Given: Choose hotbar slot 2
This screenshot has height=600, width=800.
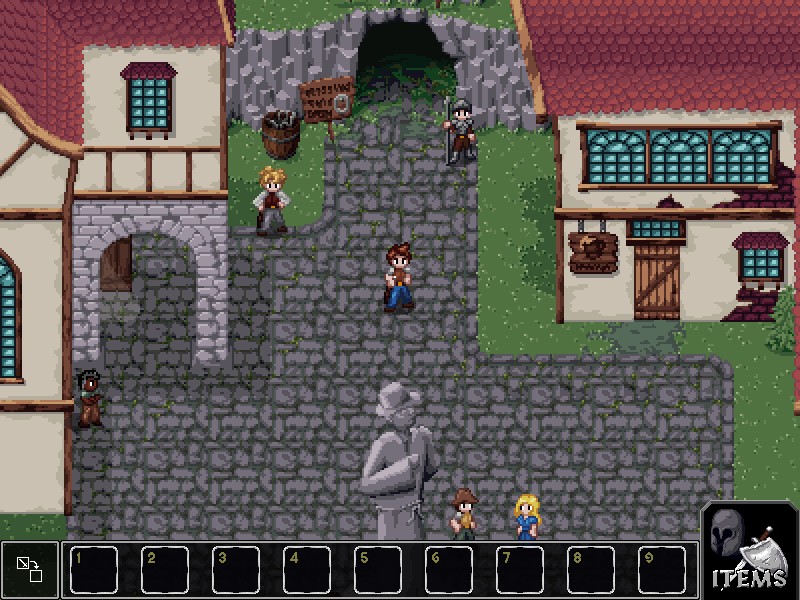Looking at the screenshot, I should 166,569.
